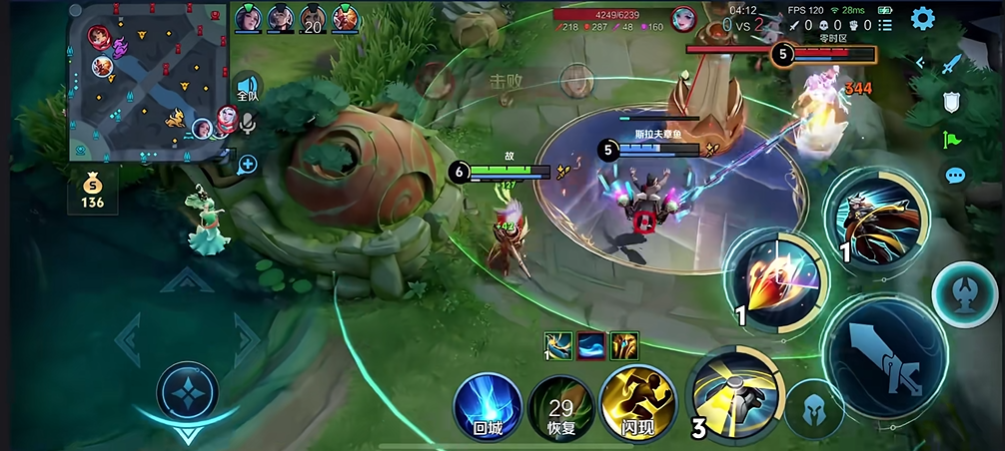Screen dimensions: 1005x451
Task: Select the shield retreat signal
Action: pyautogui.click(x=952, y=101)
